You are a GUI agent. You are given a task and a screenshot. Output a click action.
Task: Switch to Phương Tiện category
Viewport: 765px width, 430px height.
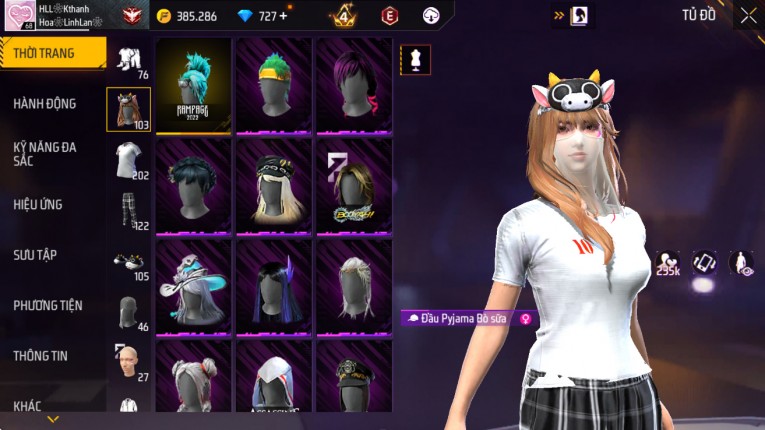tap(47, 305)
